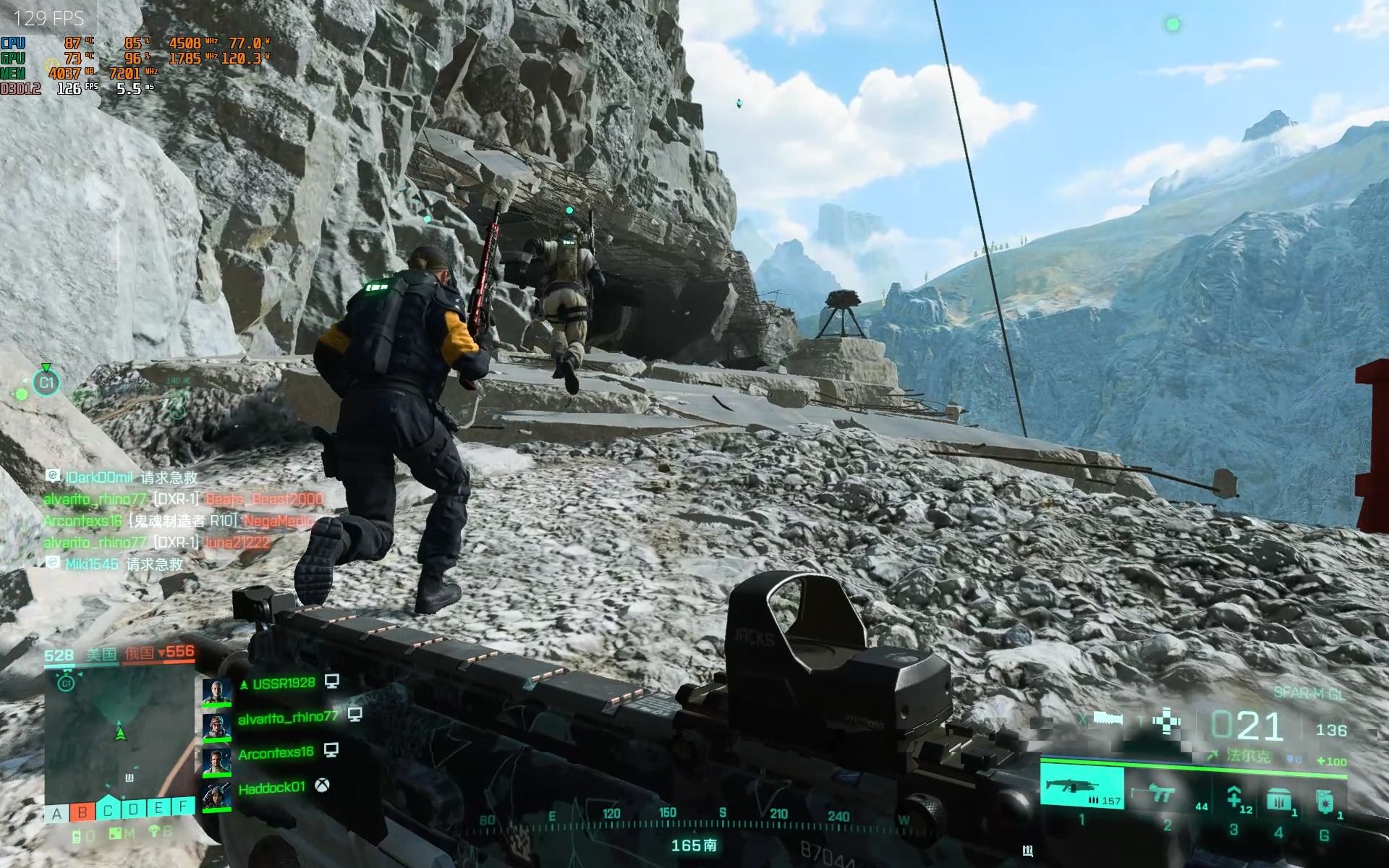The height and width of the screenshot is (868, 1389).
Task: Click squad member USSR1928's portrait
Action: pos(216,692)
